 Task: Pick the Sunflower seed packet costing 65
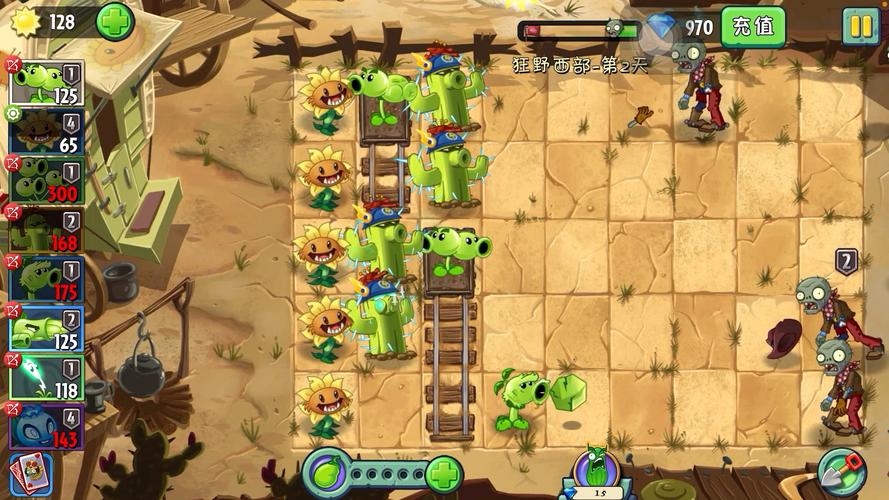pos(47,132)
